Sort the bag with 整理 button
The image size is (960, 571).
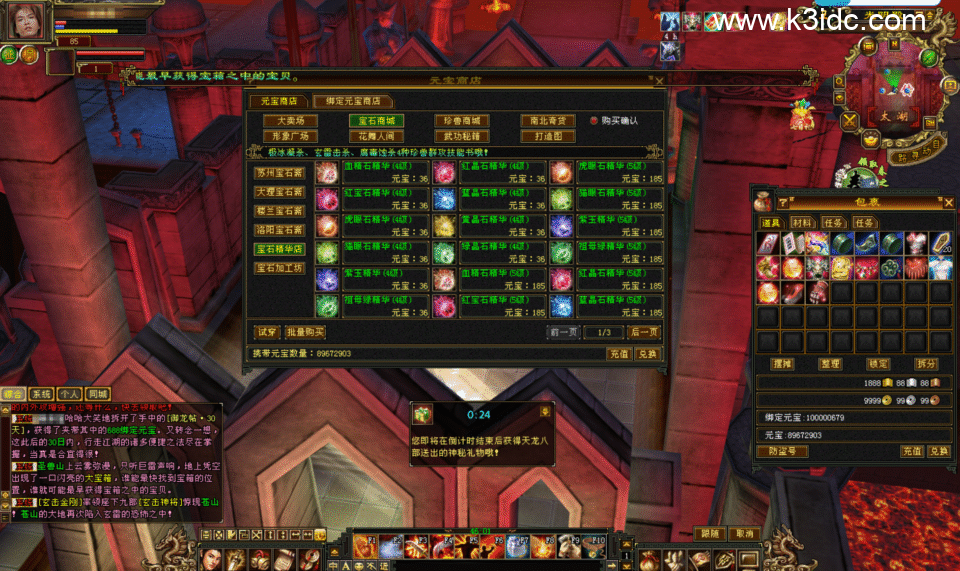tap(830, 364)
